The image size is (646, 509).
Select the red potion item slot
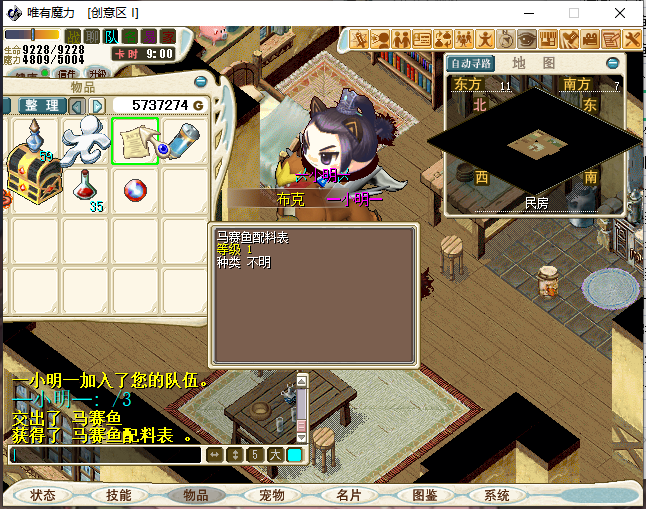[x=87, y=189]
